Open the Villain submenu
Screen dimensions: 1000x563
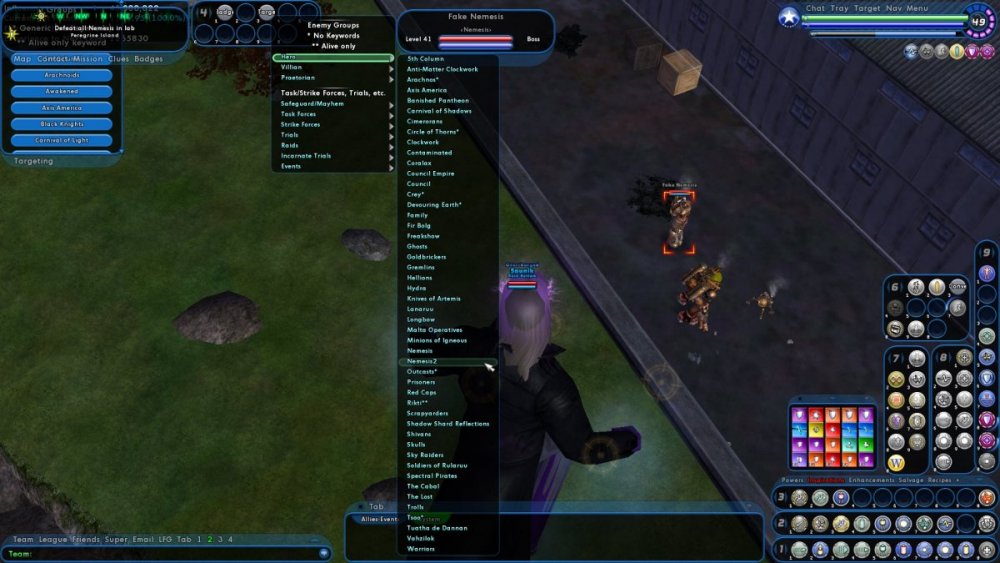pyautogui.click(x=292, y=67)
